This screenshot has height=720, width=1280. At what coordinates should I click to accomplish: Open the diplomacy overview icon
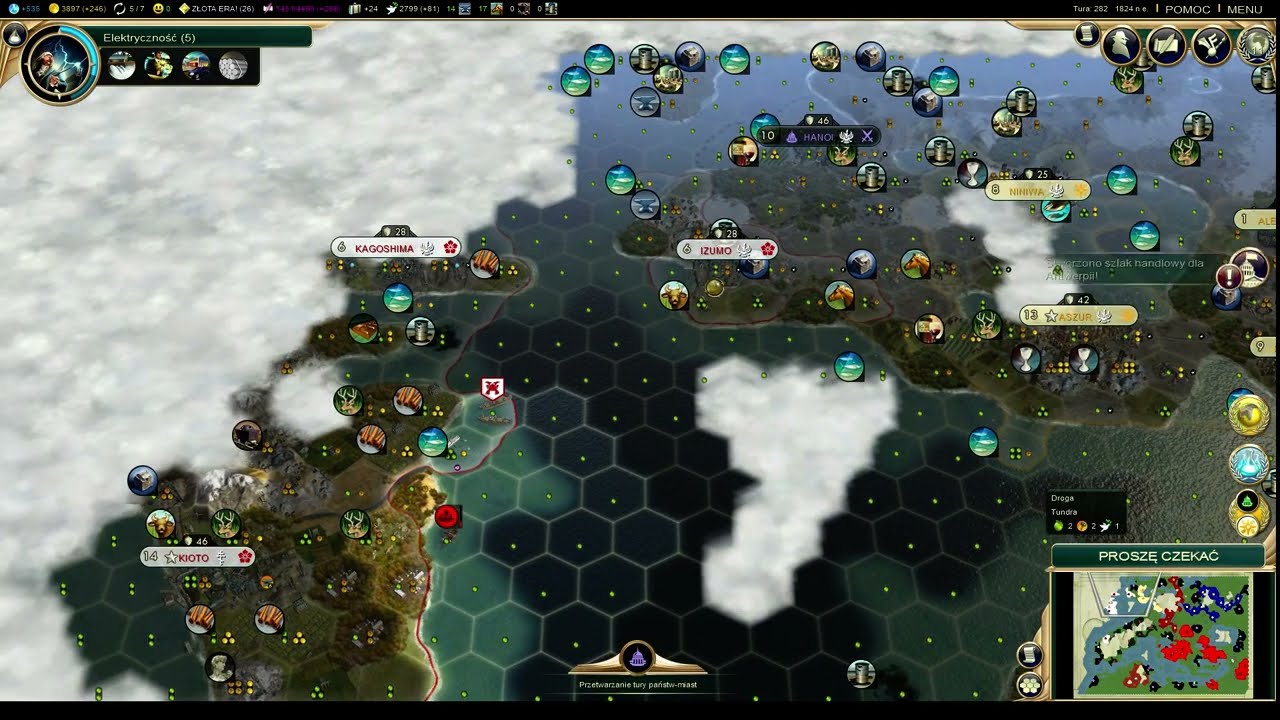click(1211, 45)
